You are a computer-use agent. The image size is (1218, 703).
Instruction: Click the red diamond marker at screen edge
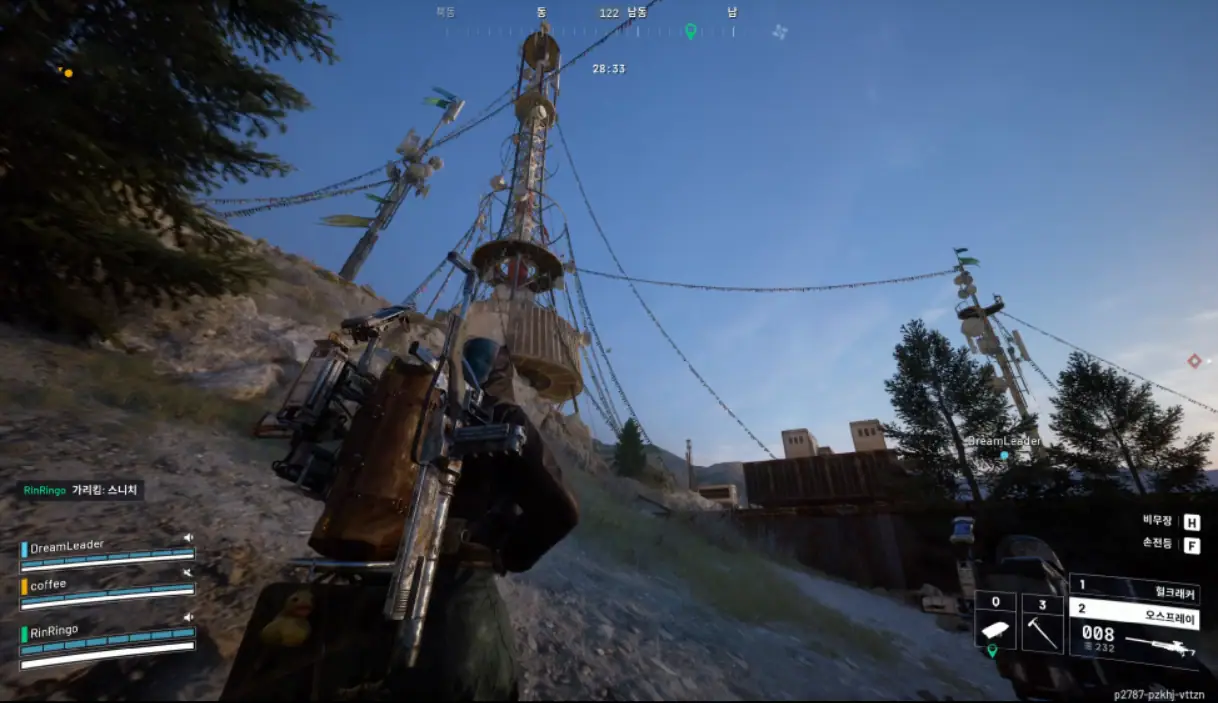click(x=1194, y=360)
